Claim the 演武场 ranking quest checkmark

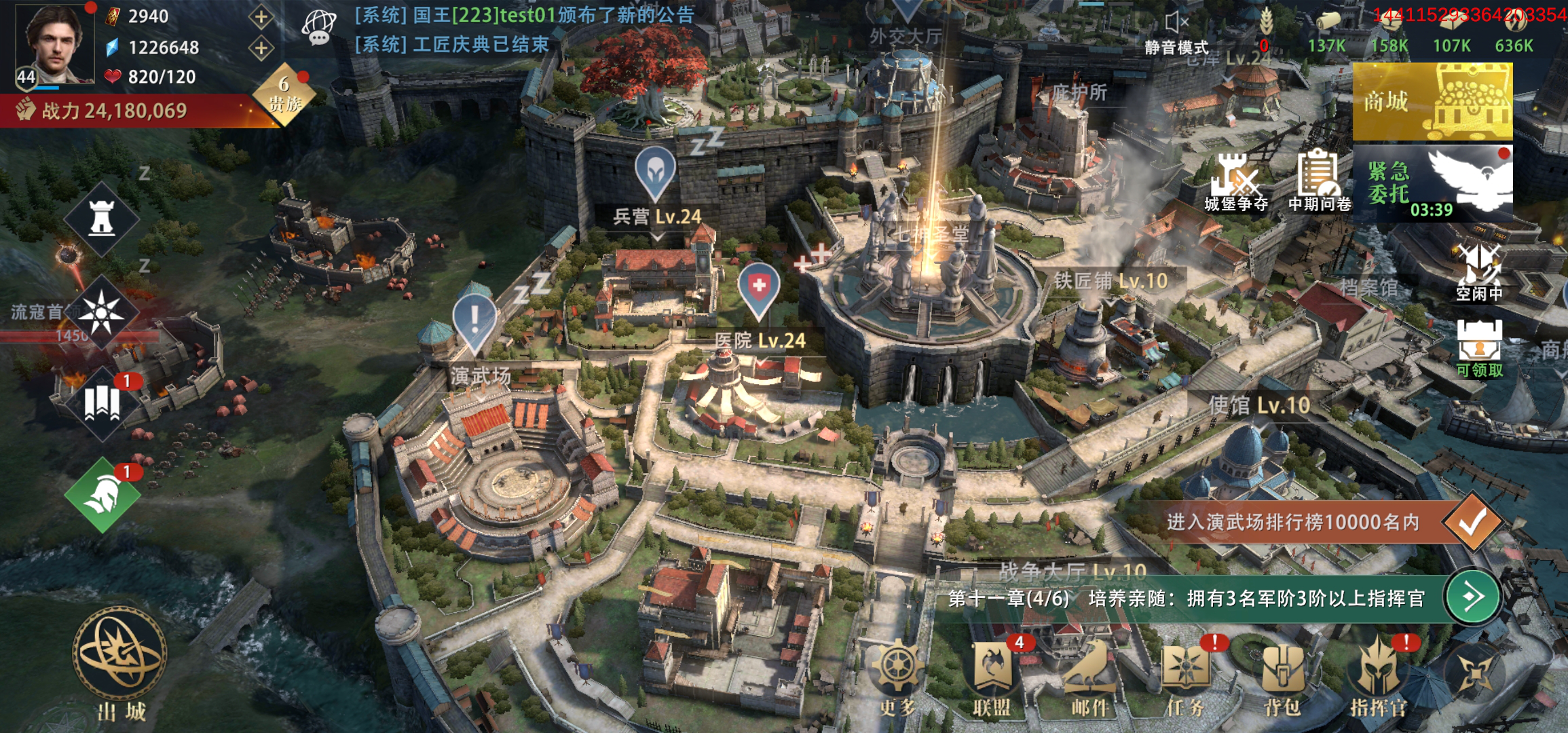[x=1472, y=523]
